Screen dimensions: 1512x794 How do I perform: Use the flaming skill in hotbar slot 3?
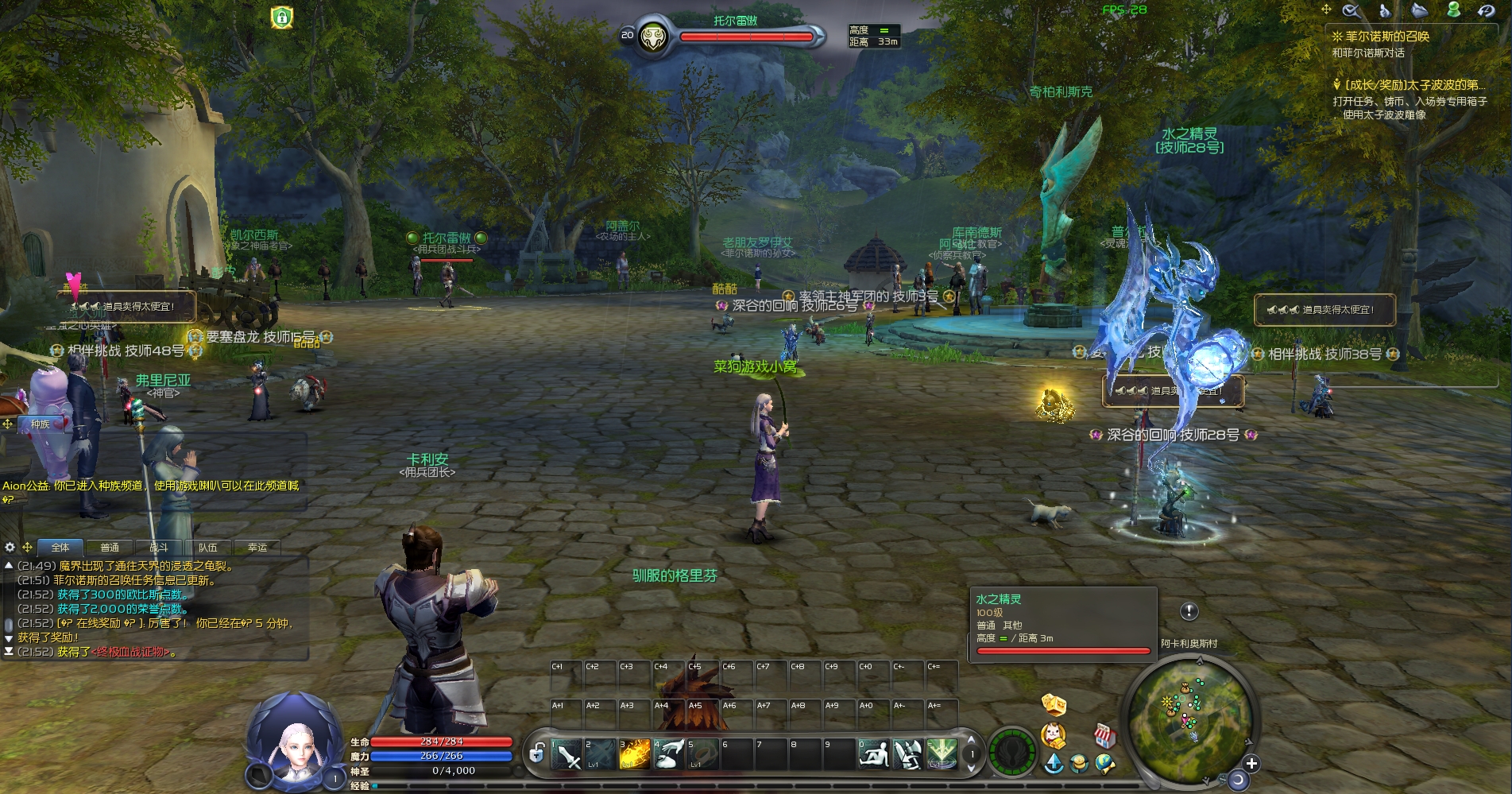634,754
